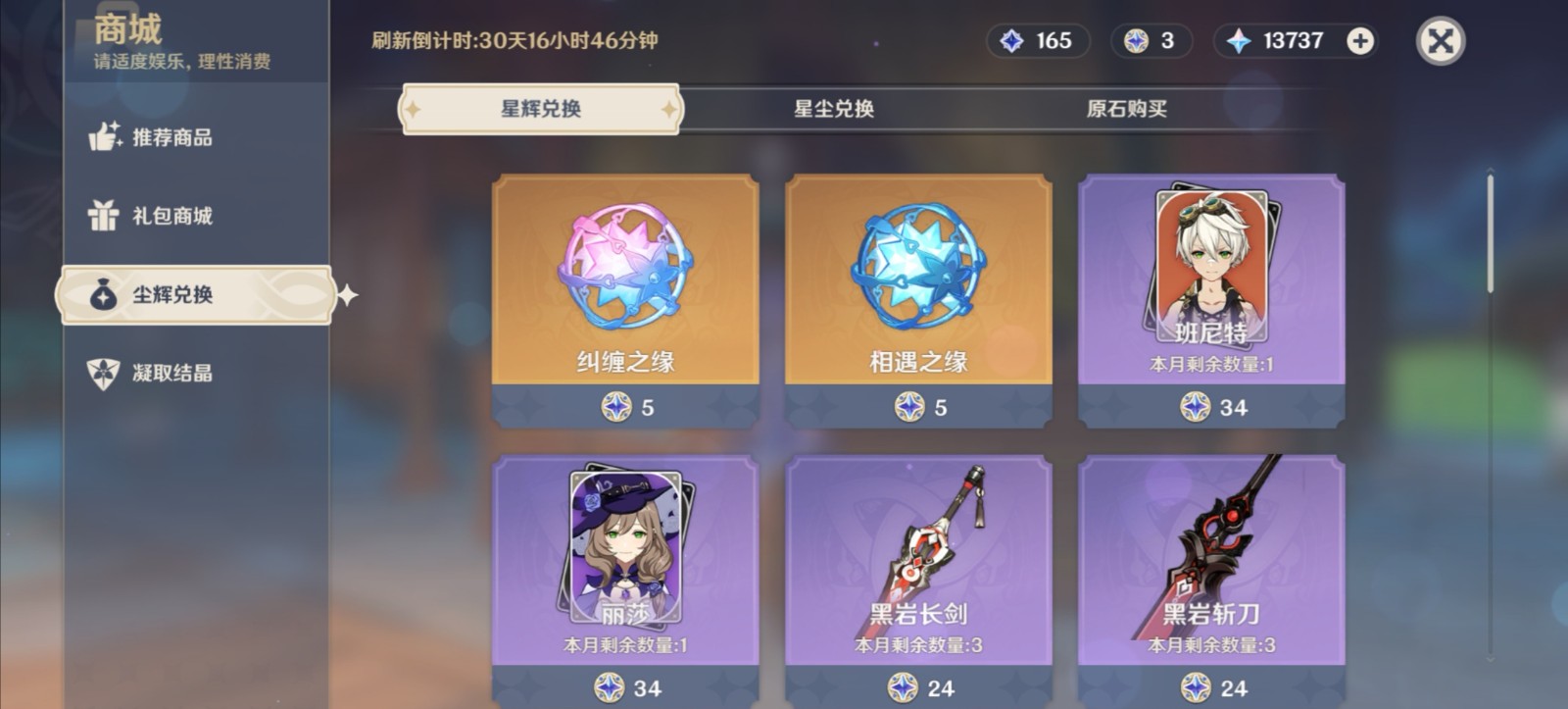
Task: Select the 相遇之缘 Acquaint Fate card
Action: coord(918,294)
